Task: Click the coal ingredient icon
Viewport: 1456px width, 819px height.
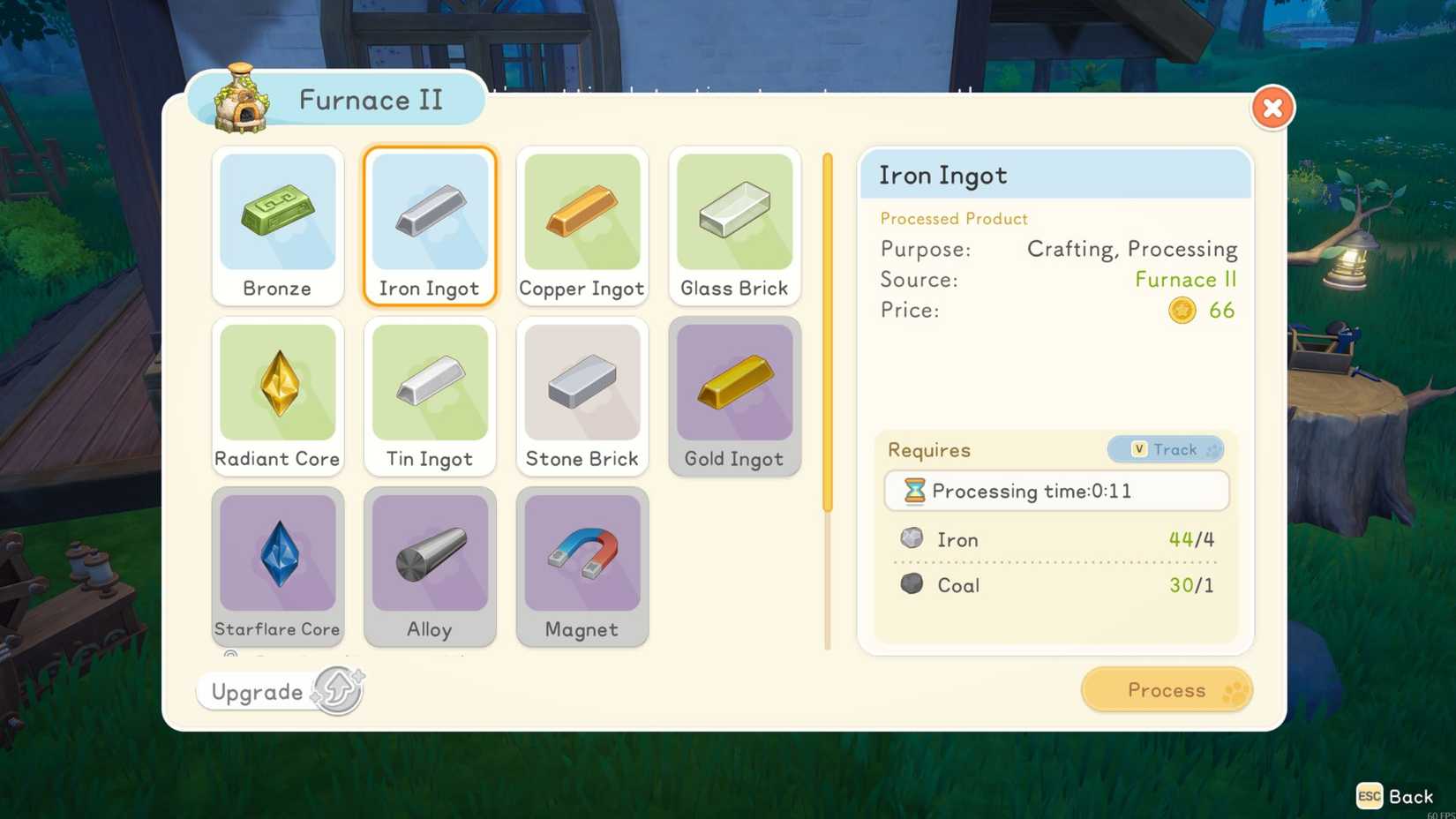Action: tap(912, 583)
